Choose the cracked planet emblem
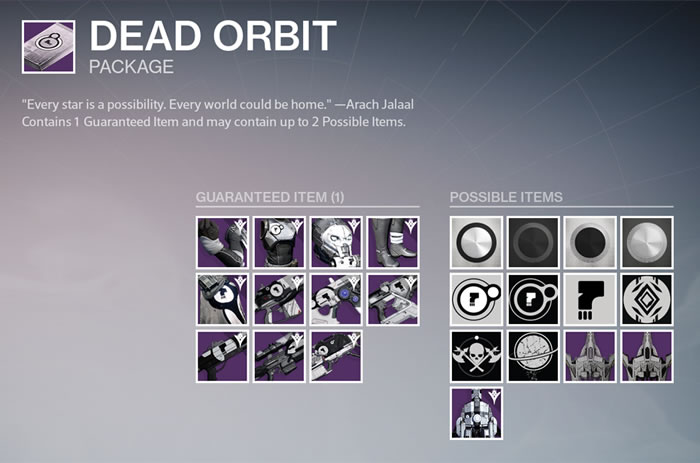 533,357
